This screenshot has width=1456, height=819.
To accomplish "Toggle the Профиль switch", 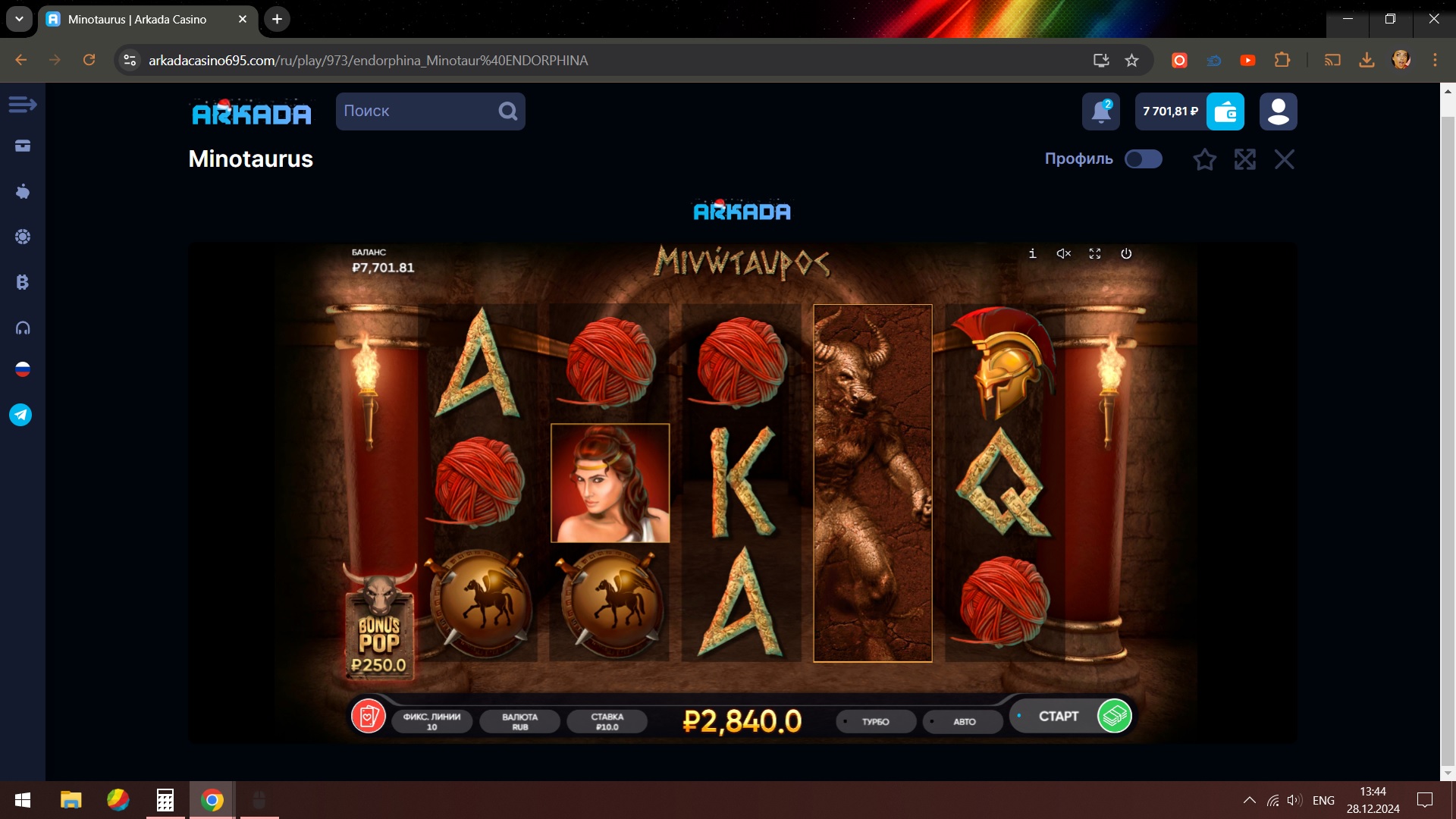I will [x=1143, y=159].
